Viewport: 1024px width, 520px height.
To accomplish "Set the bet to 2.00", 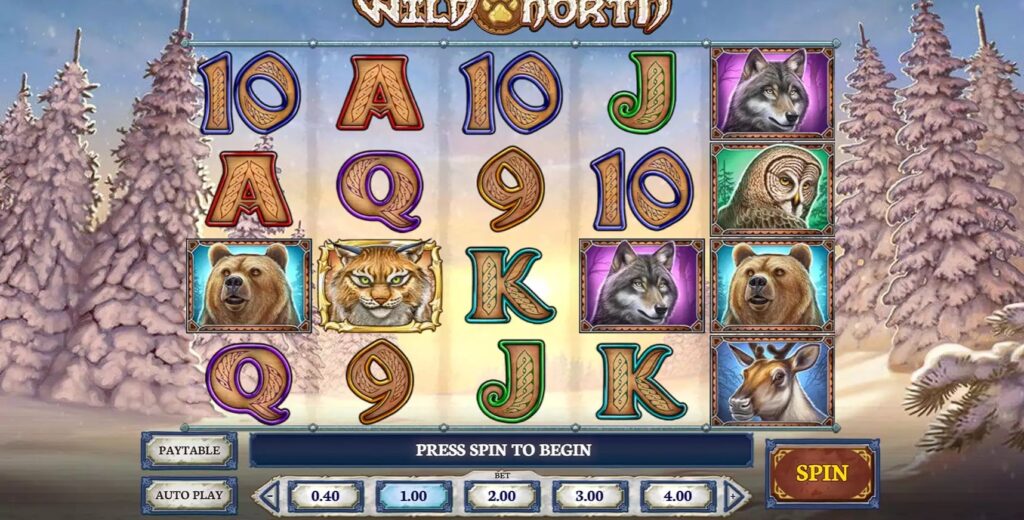I will [x=501, y=496].
